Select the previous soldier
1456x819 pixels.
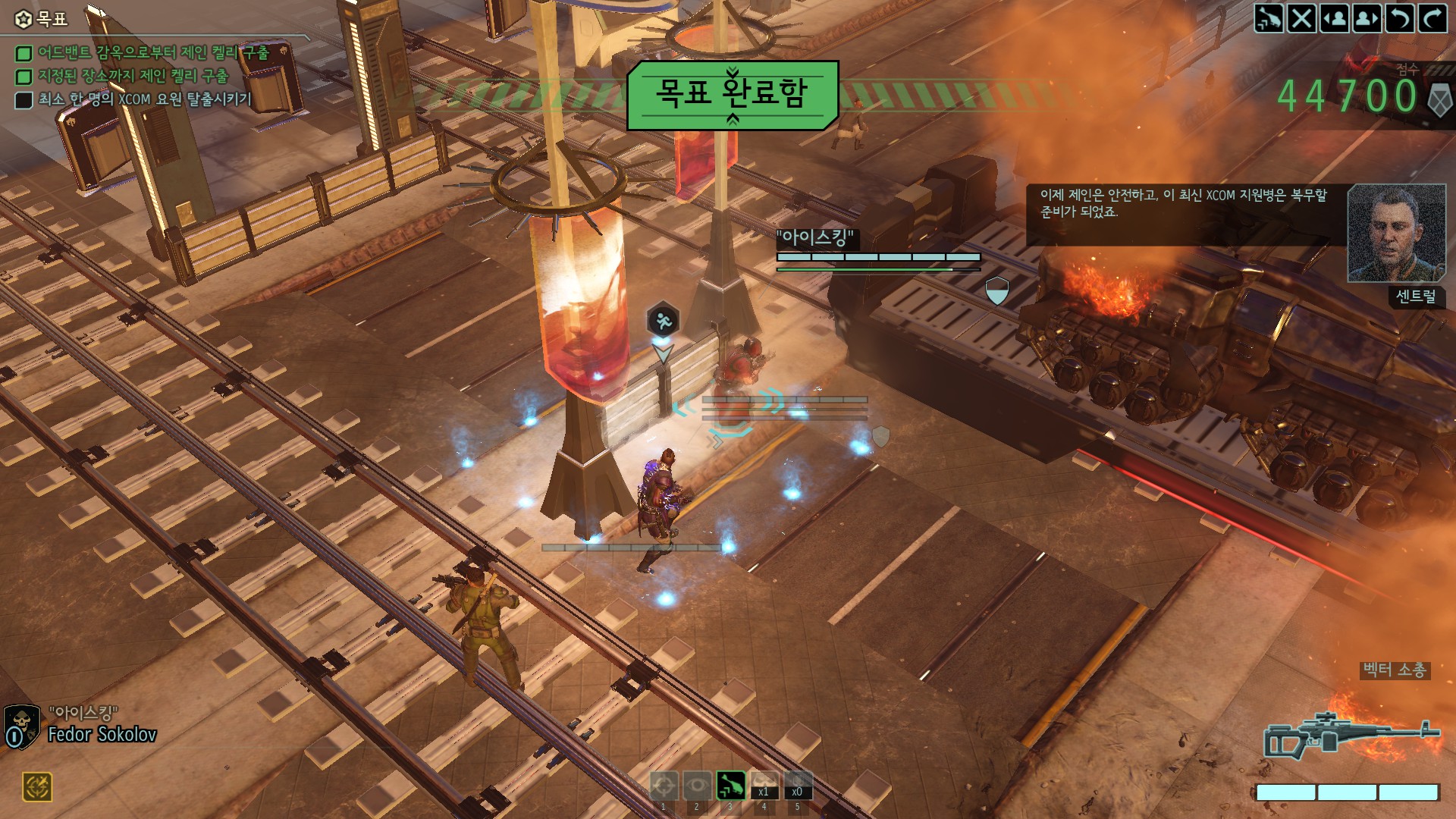point(1334,18)
